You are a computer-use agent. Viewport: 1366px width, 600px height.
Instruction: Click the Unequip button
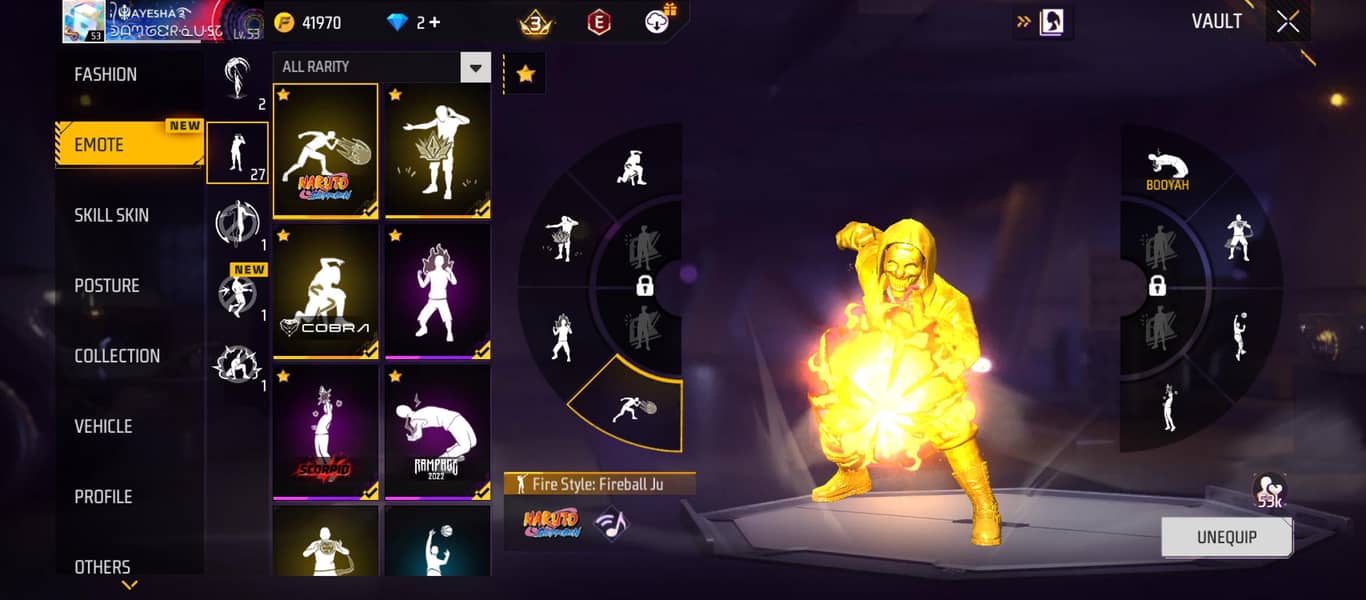click(1226, 537)
